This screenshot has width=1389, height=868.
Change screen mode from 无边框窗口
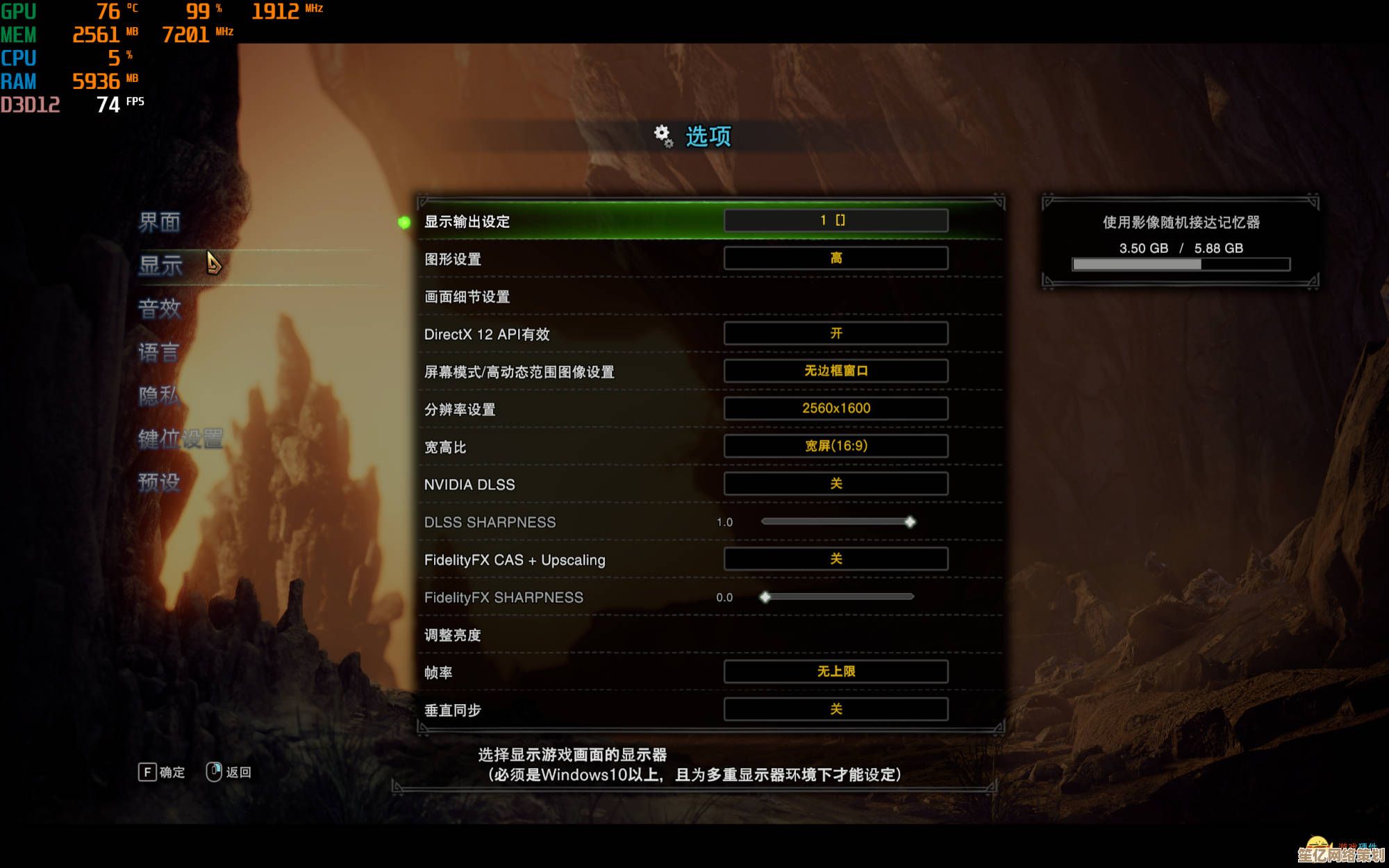[835, 371]
